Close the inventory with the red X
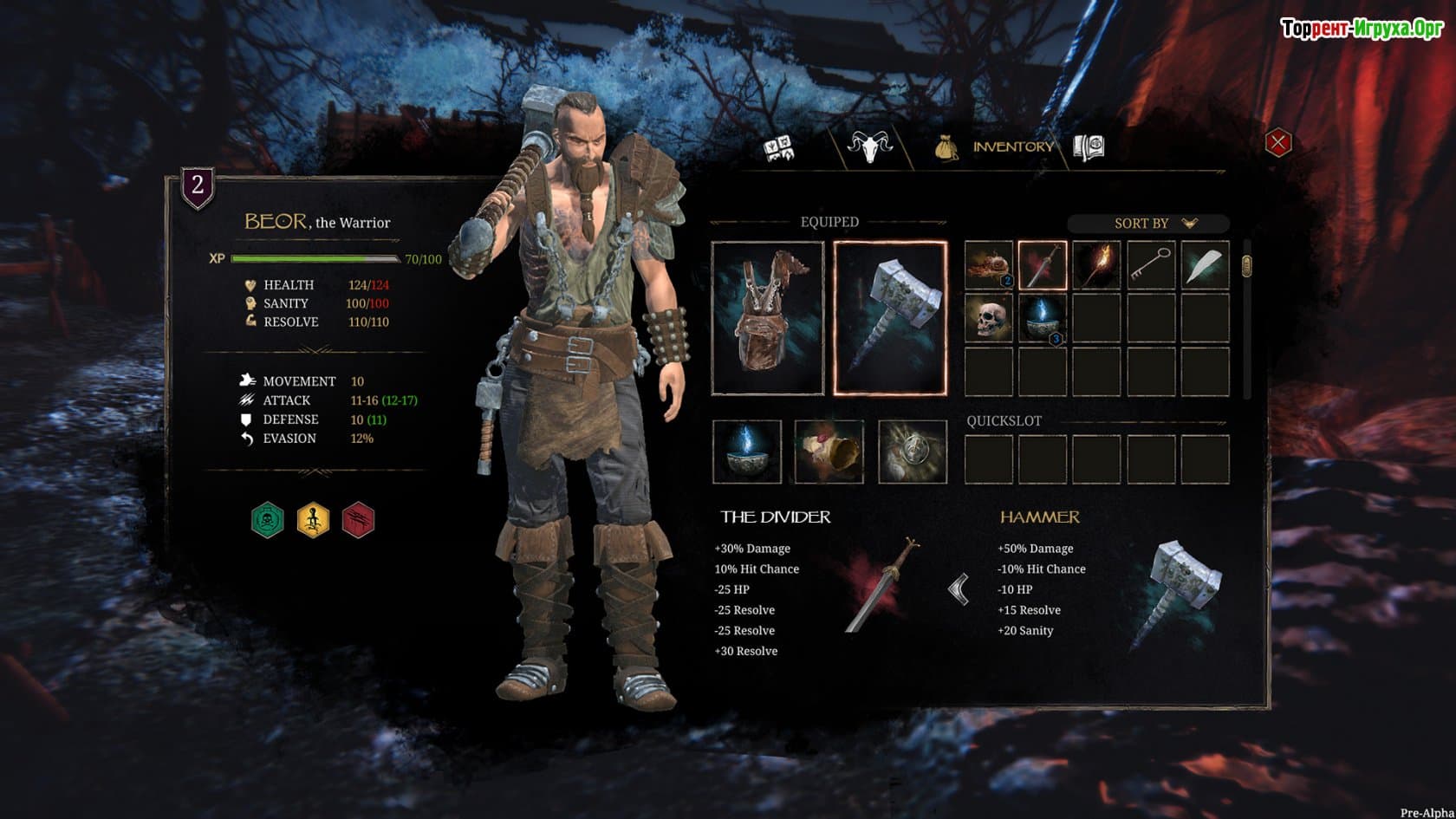The height and width of the screenshot is (819, 1456). (1277, 143)
